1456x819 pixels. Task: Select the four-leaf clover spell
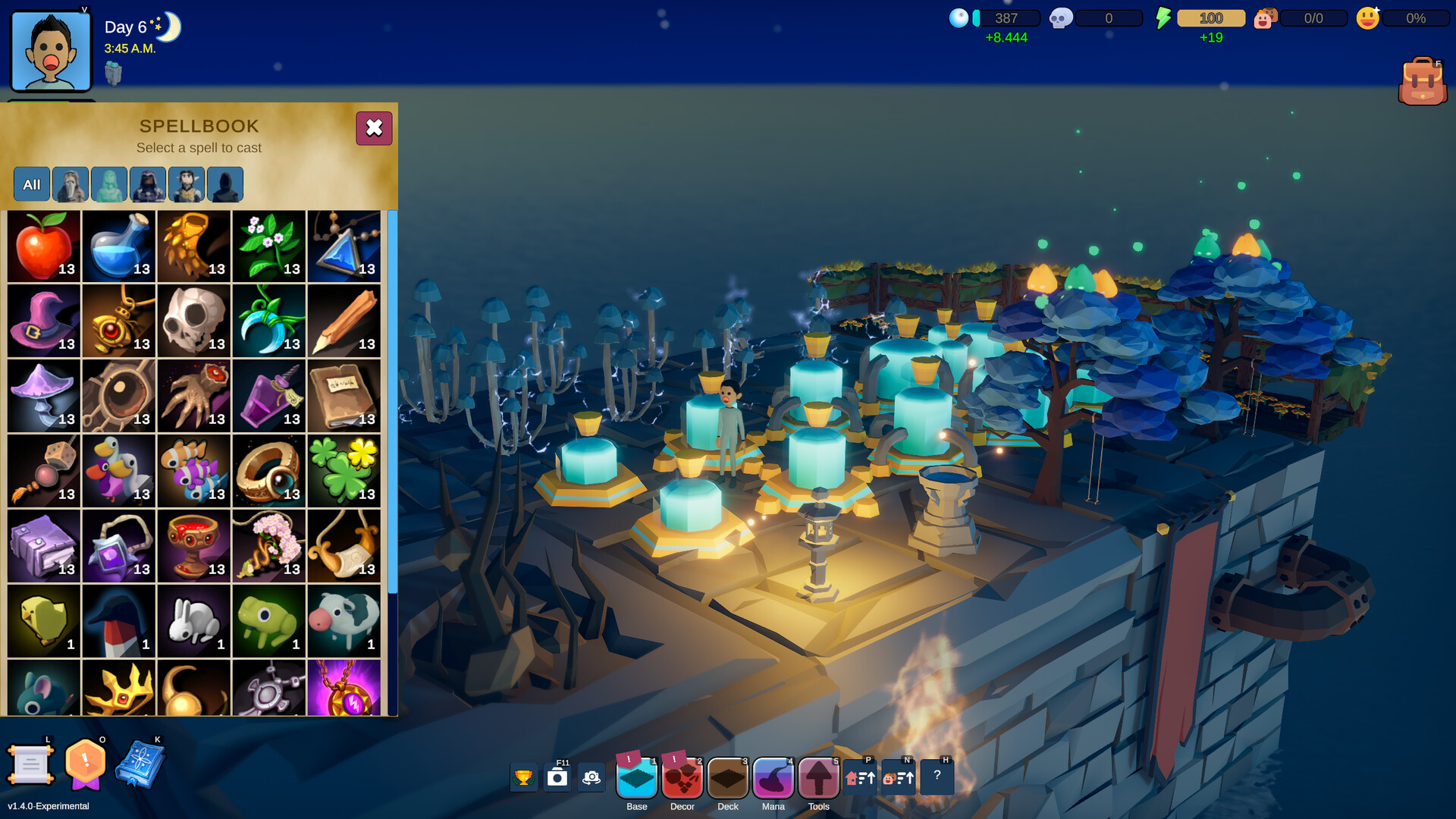pos(344,470)
